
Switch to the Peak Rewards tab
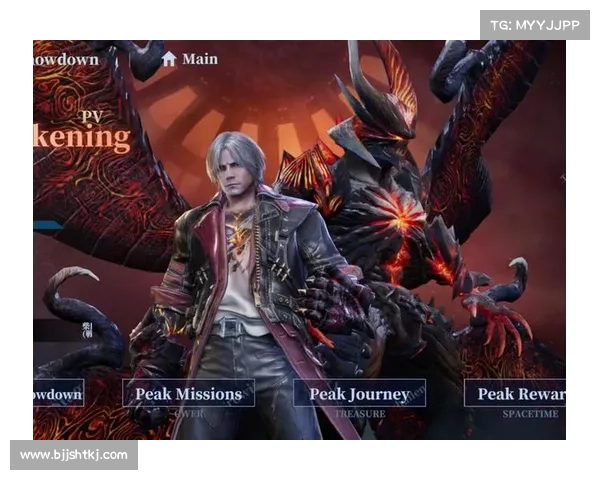tap(517, 393)
